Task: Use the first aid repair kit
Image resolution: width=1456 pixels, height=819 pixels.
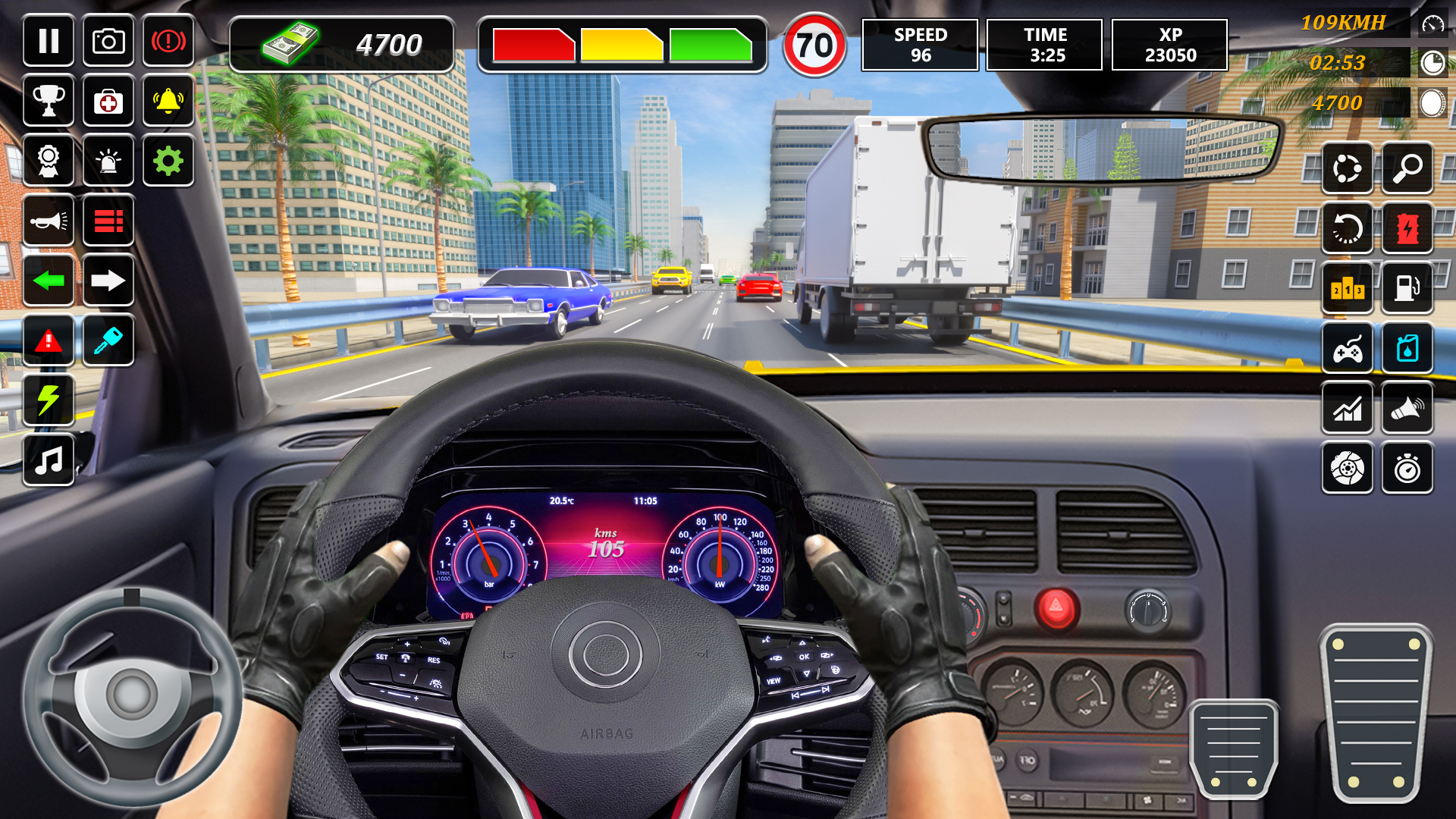Action: (108, 101)
